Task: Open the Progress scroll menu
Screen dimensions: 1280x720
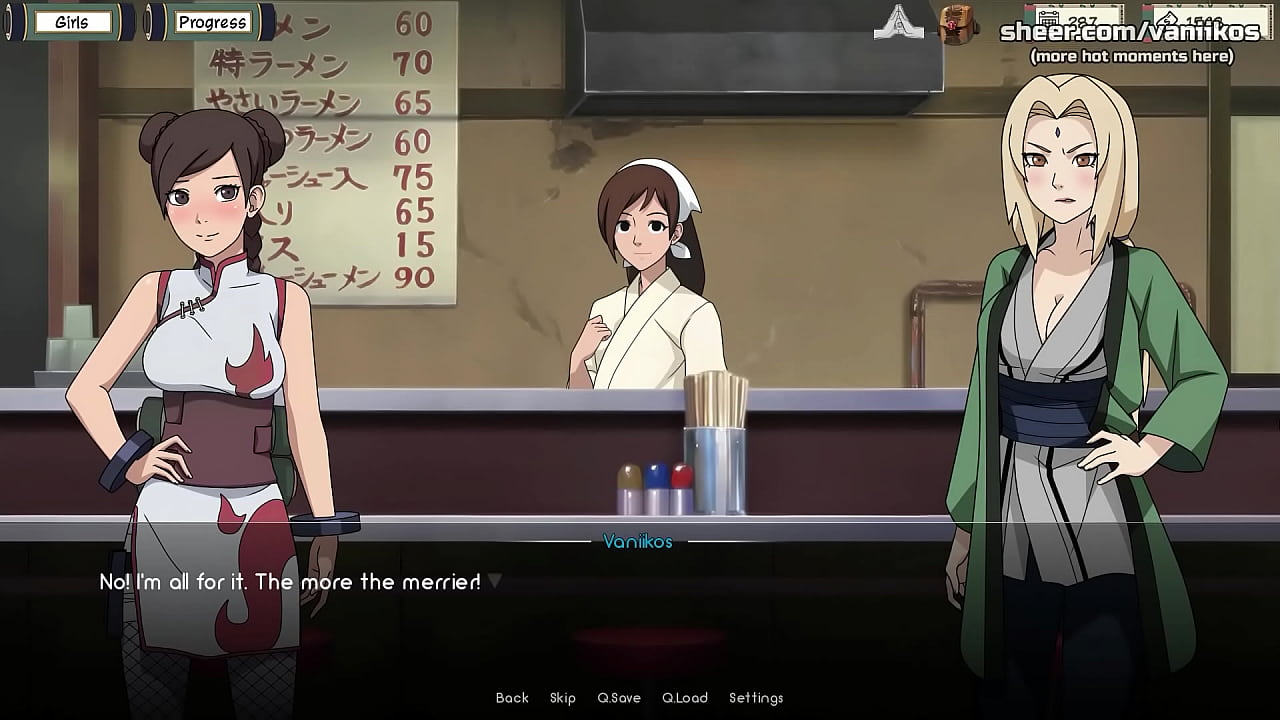Action: coord(212,22)
